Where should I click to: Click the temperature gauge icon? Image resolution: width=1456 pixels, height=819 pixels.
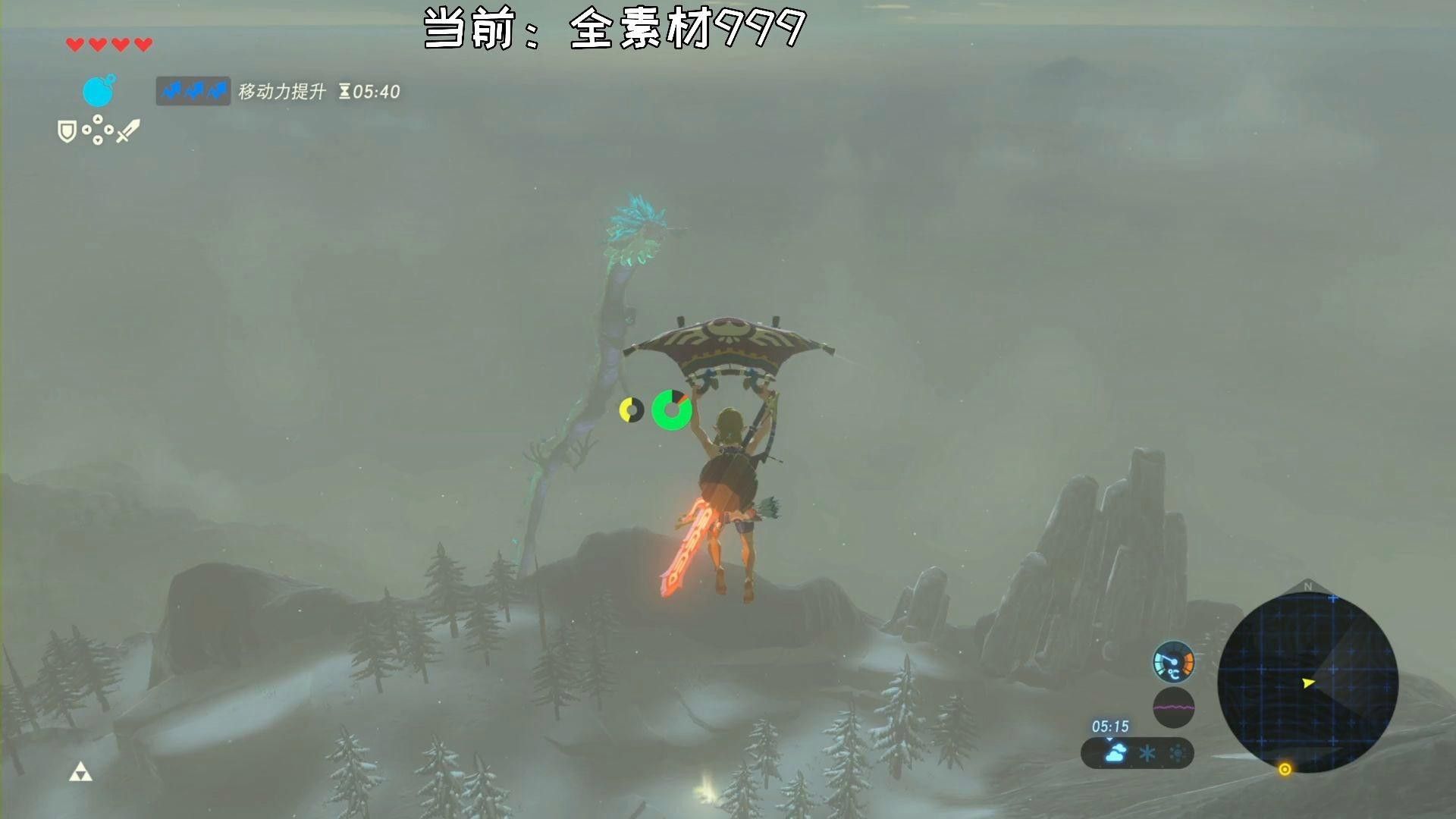tap(1173, 661)
